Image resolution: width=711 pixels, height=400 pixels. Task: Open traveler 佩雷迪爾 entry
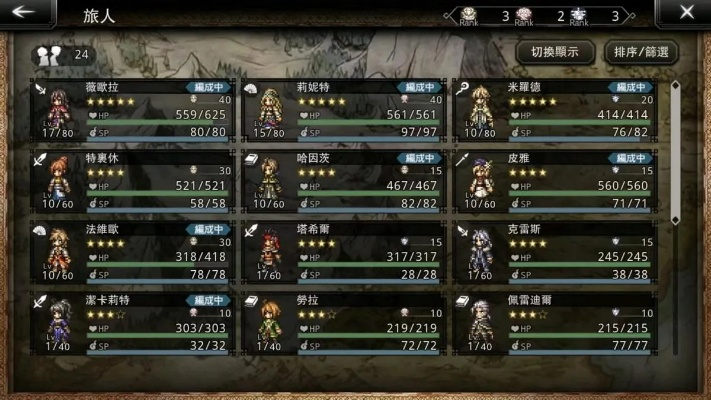[x=556, y=322]
